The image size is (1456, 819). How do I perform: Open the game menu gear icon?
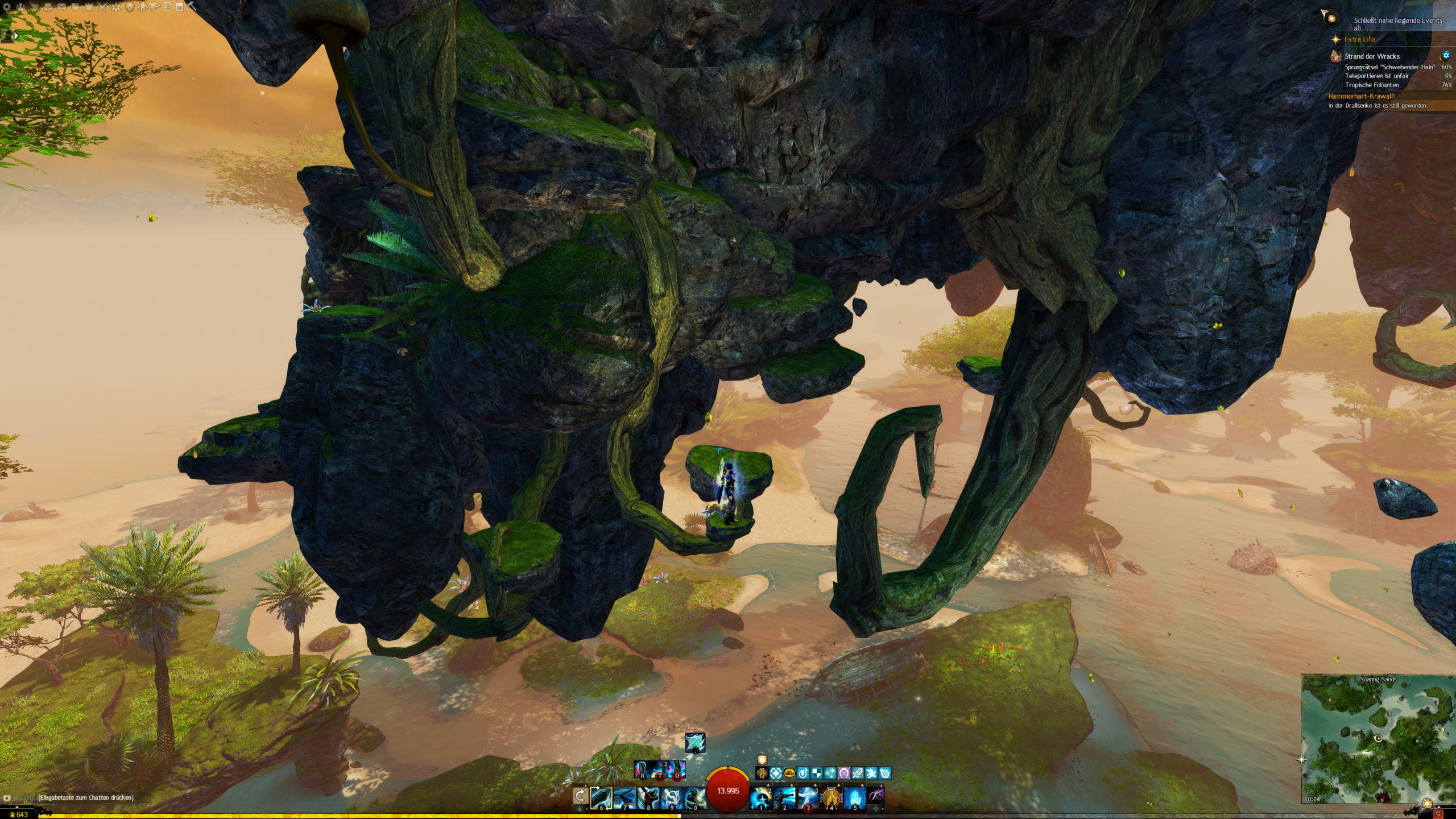tap(7, 7)
